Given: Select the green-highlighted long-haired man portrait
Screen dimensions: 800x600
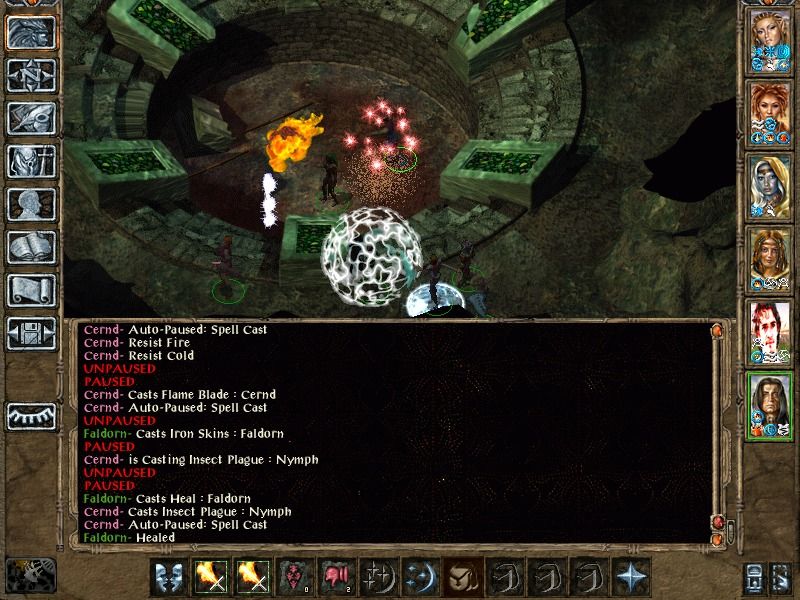Looking at the screenshot, I should pos(770,406).
